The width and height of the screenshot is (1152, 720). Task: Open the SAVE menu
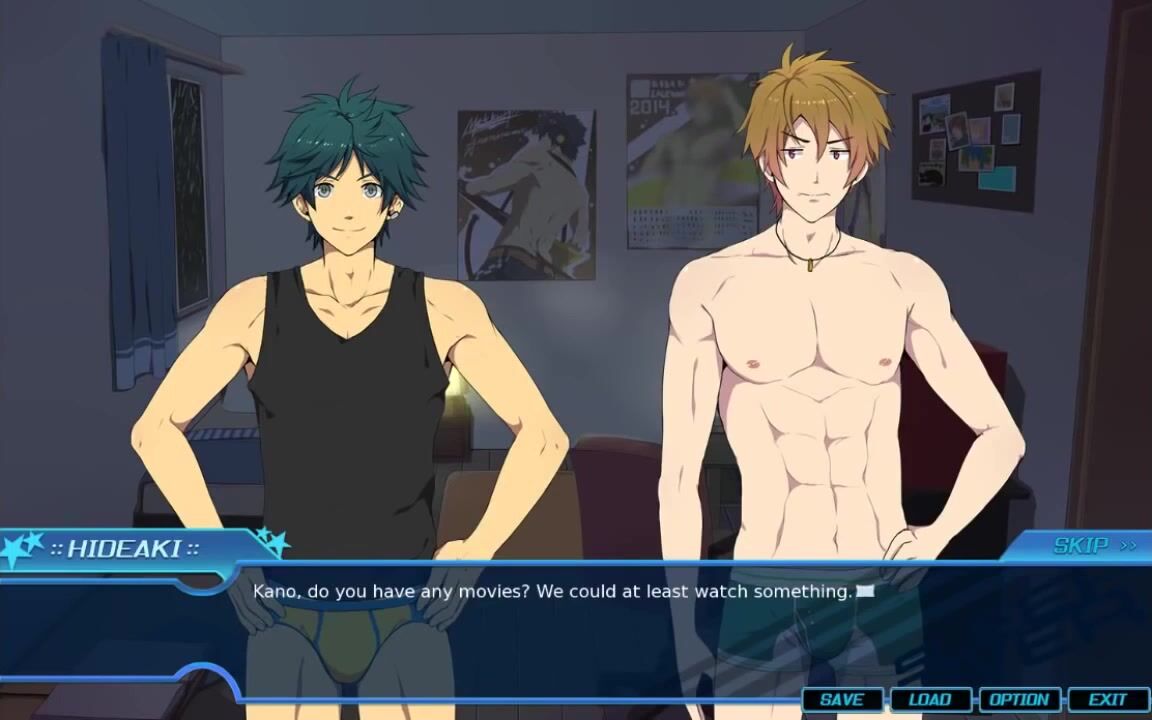tap(842, 700)
